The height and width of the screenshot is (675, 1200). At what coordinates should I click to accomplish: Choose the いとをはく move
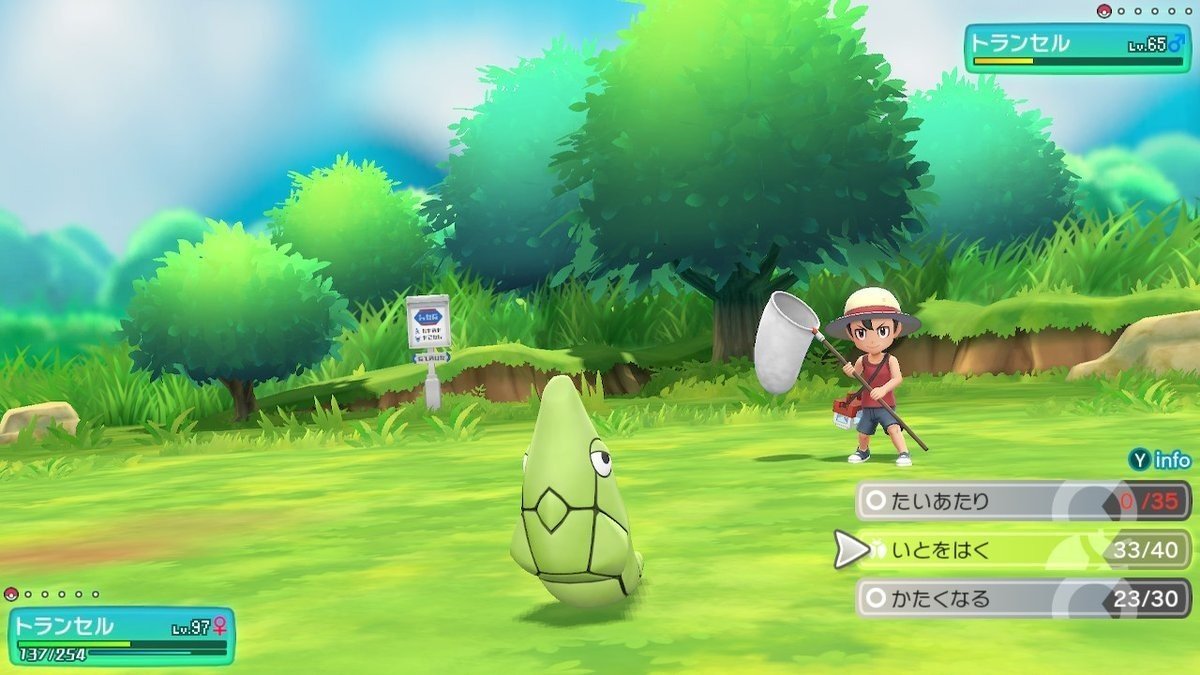click(1020, 549)
